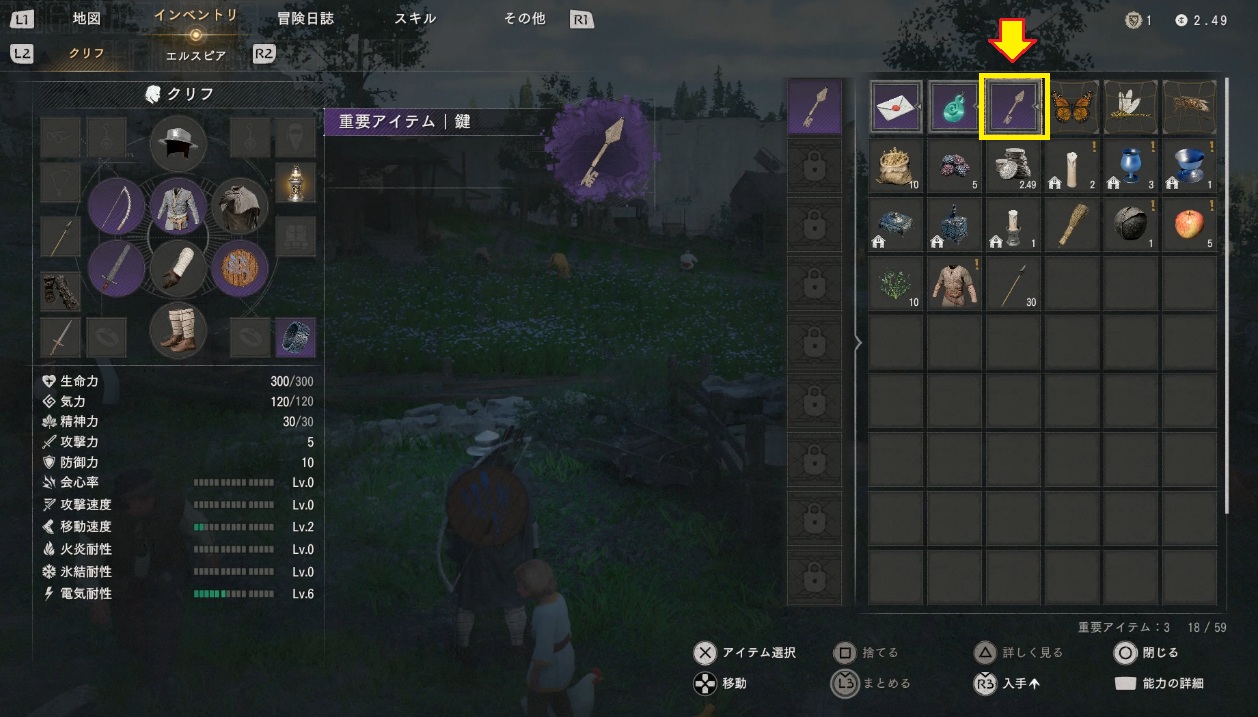
Task: Open the 地図 map tab
Action: [x=87, y=18]
